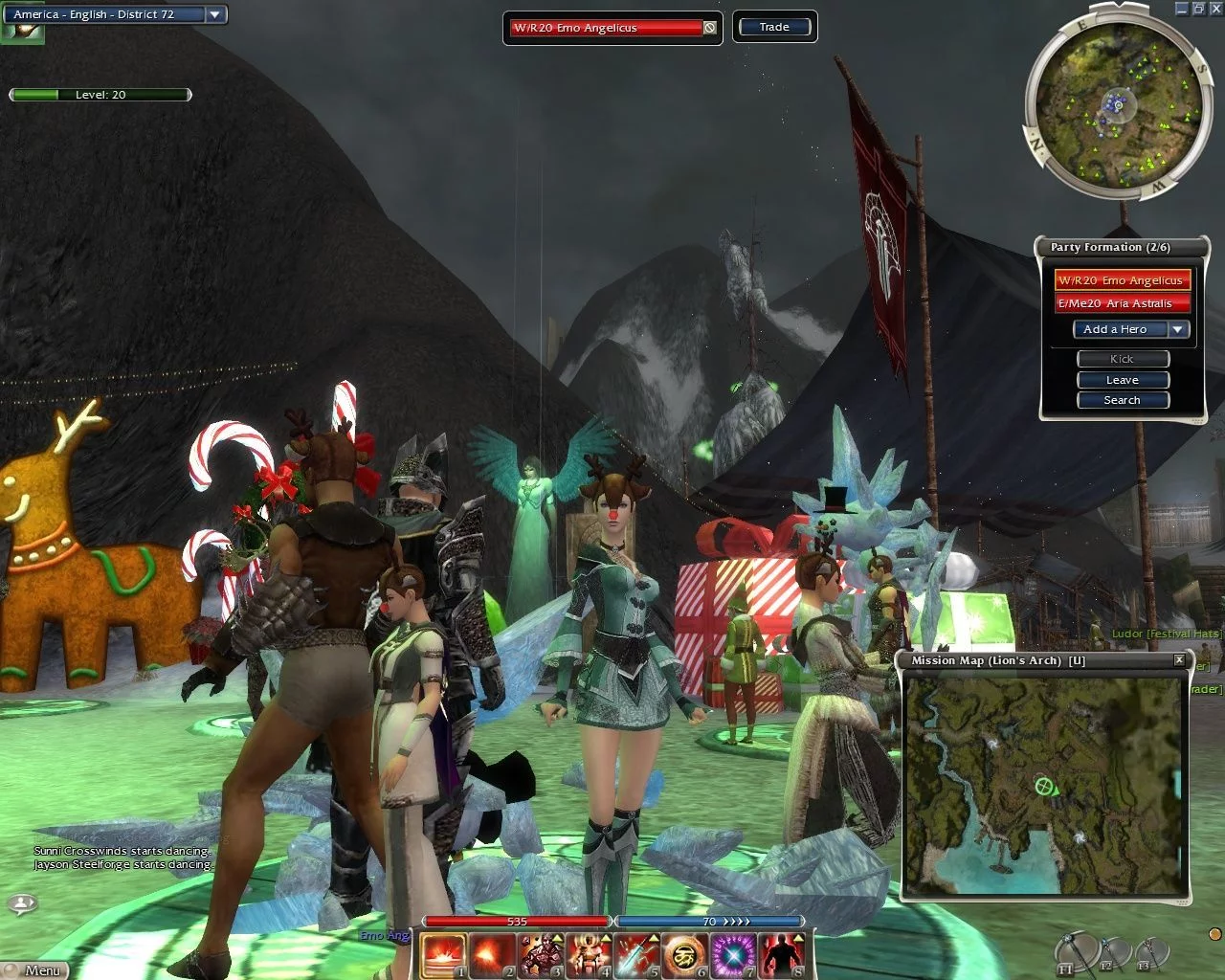Select Aria Astralis in the party list
The height and width of the screenshot is (980, 1225).
(x=1121, y=303)
